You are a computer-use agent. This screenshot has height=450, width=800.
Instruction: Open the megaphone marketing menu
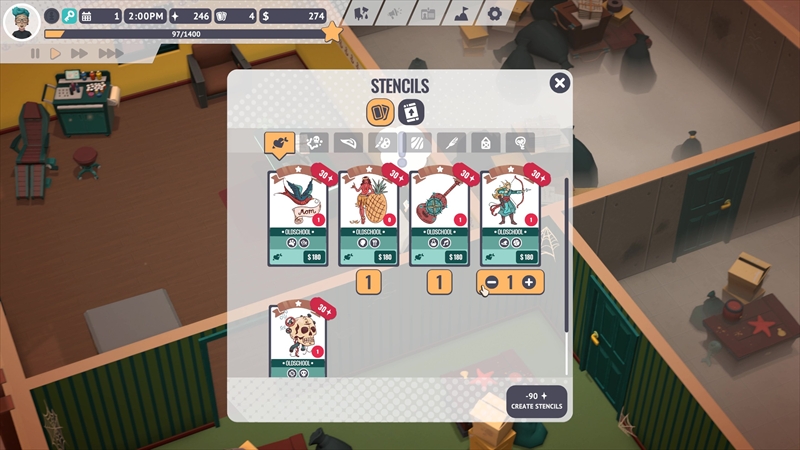[395, 14]
